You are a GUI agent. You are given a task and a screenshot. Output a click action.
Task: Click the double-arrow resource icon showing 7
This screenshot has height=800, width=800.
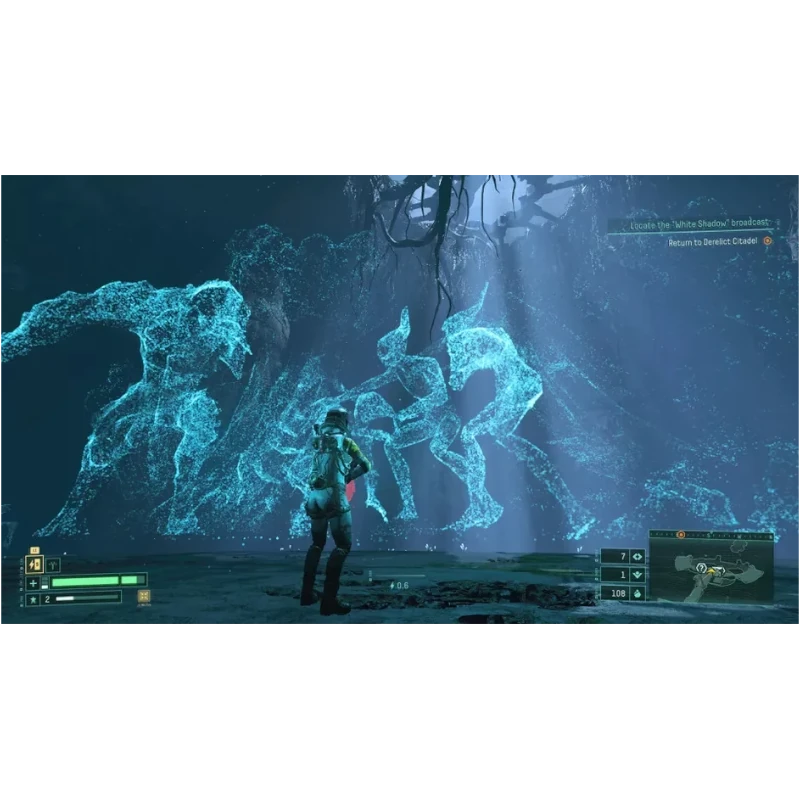(x=636, y=557)
